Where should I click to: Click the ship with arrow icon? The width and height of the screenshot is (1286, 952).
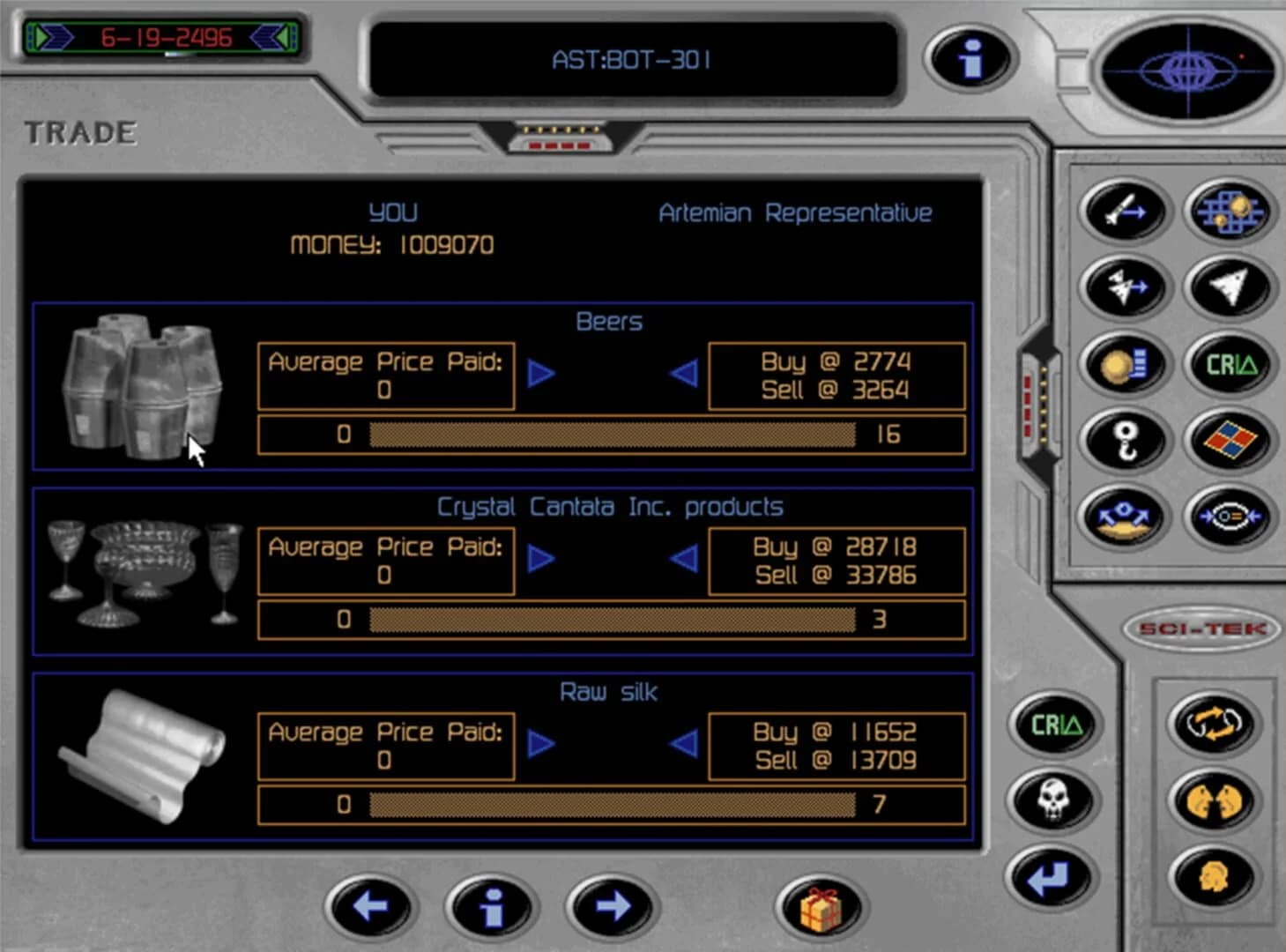[1123, 286]
